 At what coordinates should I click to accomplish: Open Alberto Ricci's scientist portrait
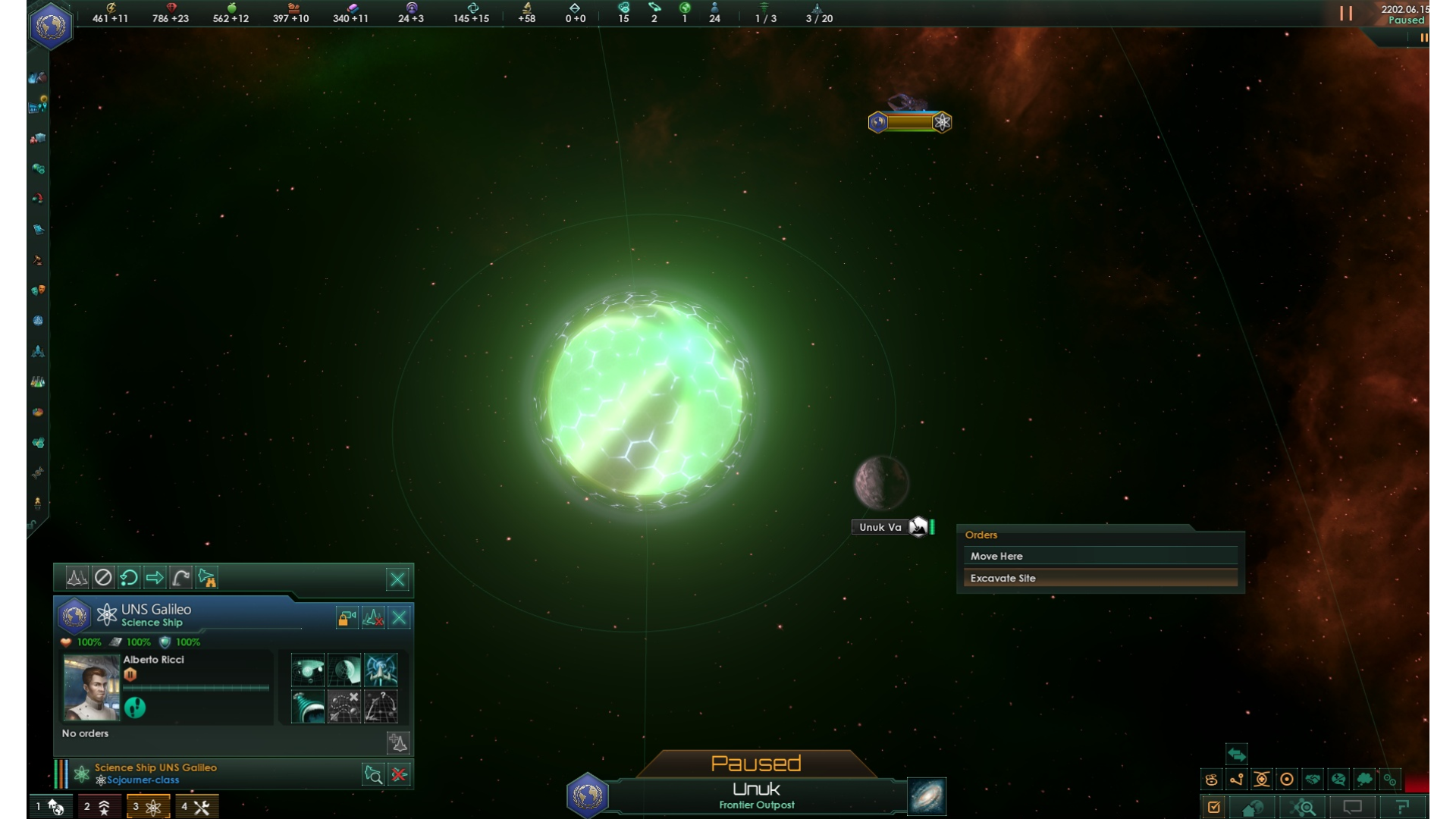pos(92,688)
